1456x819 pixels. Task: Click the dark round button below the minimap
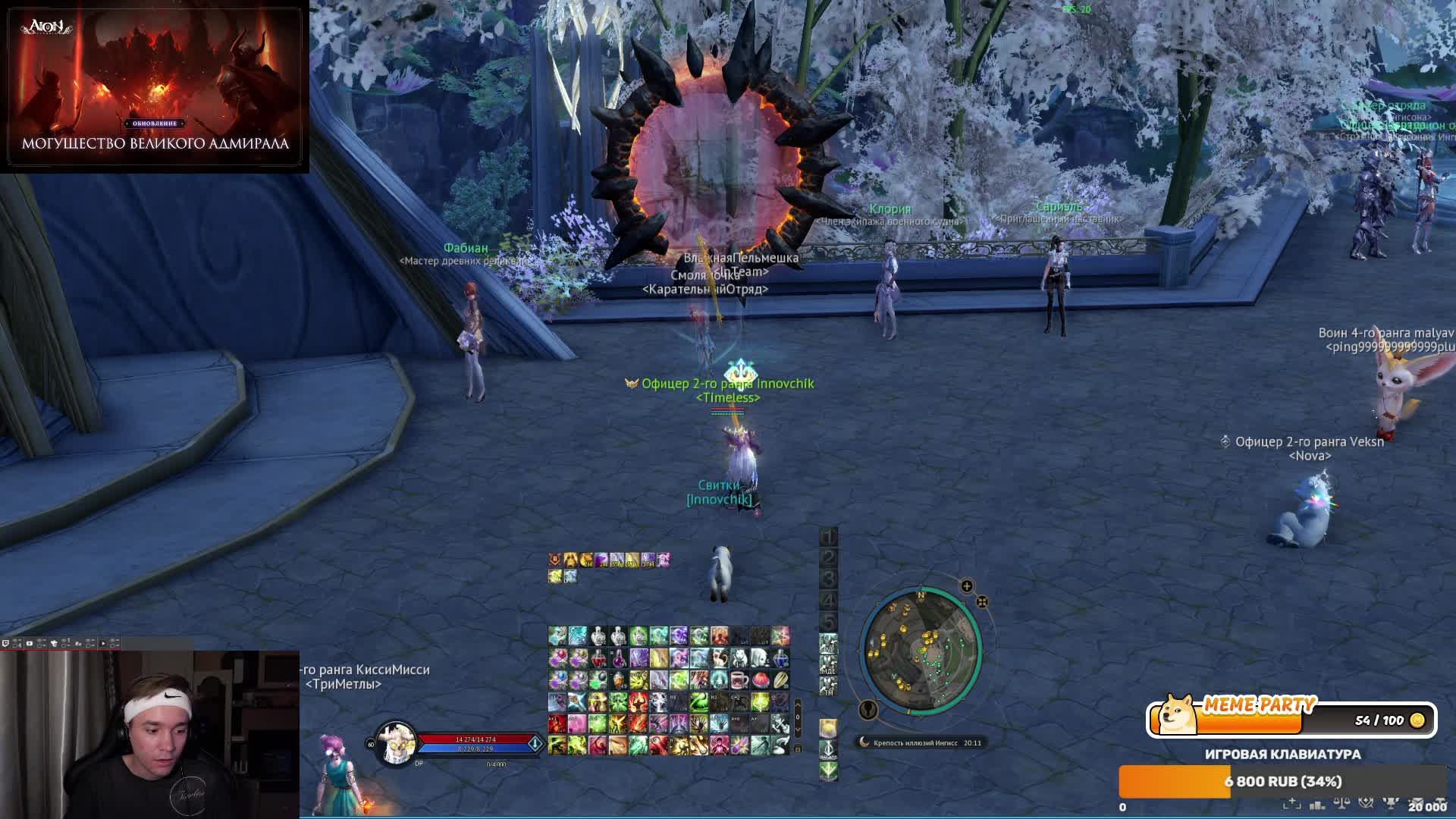[868, 710]
